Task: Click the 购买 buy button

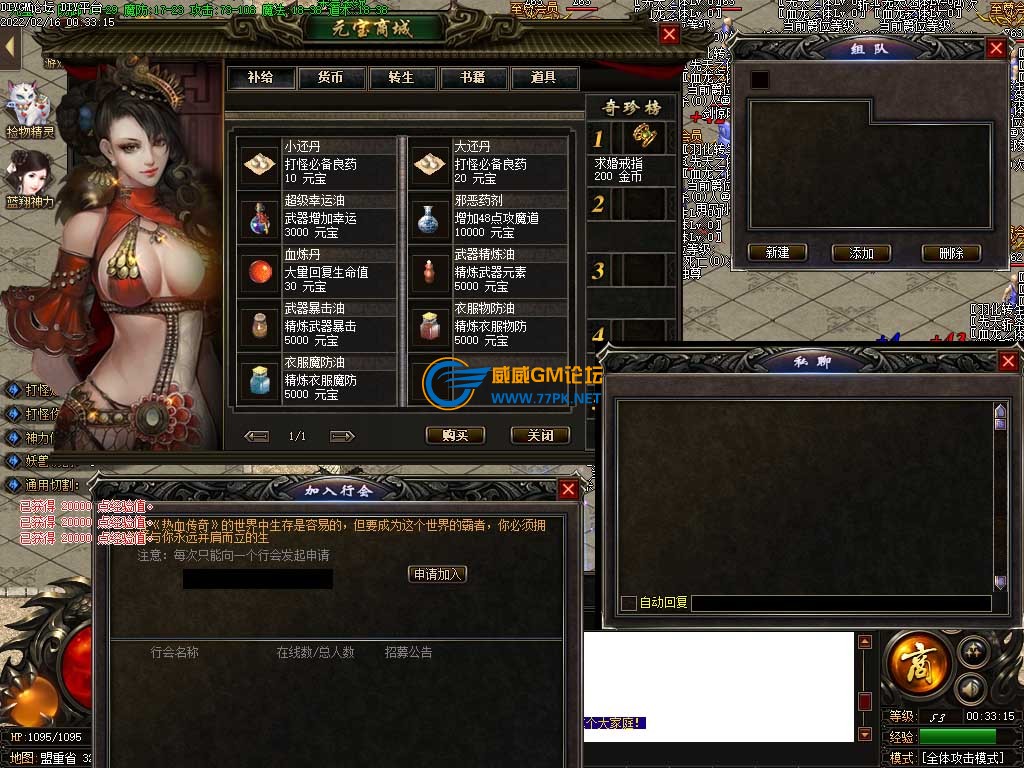Action: pos(455,435)
